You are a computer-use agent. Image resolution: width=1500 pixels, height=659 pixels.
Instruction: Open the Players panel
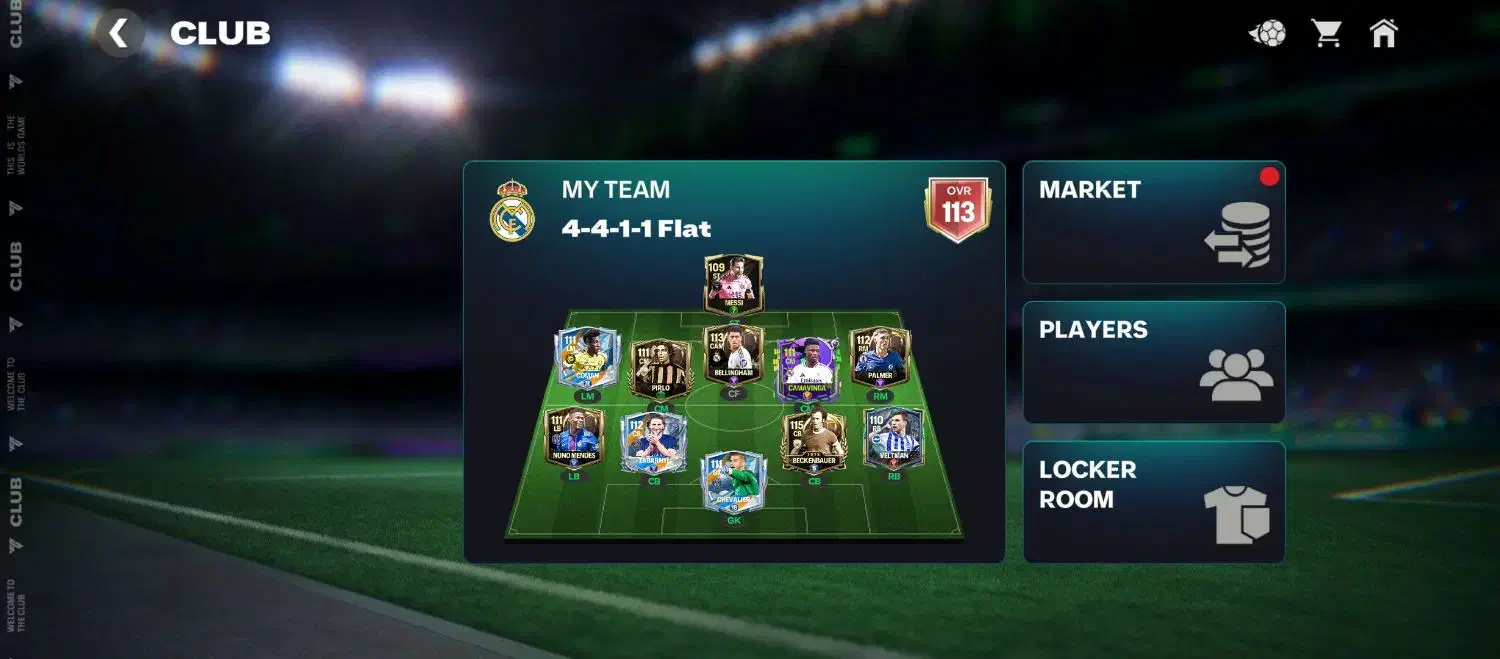(1153, 362)
